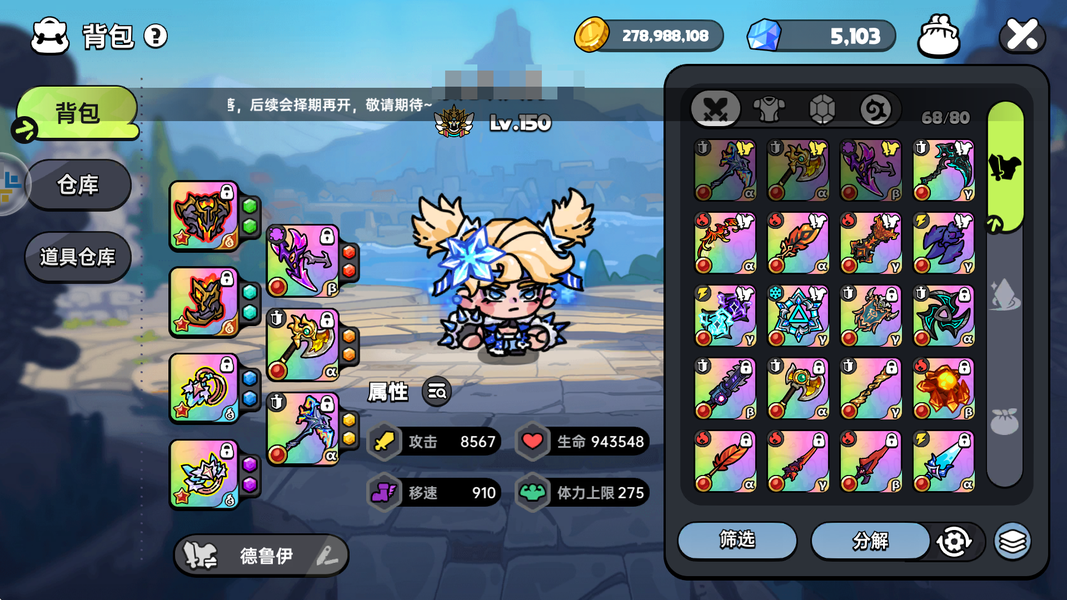Click the 分解 dismantle button
This screenshot has height=600, width=1067.
(x=870, y=541)
